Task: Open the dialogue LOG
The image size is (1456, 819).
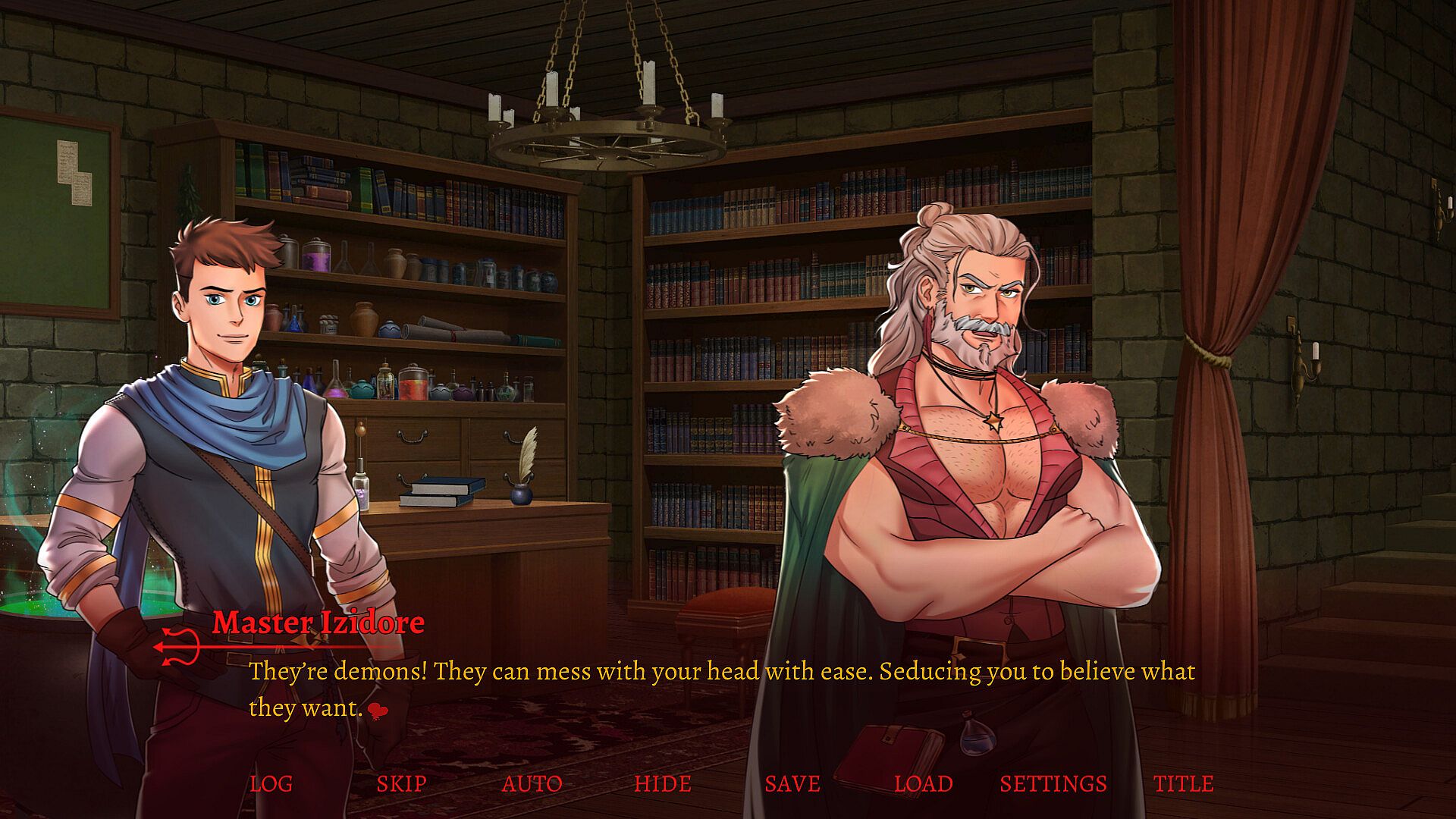Action: [271, 783]
